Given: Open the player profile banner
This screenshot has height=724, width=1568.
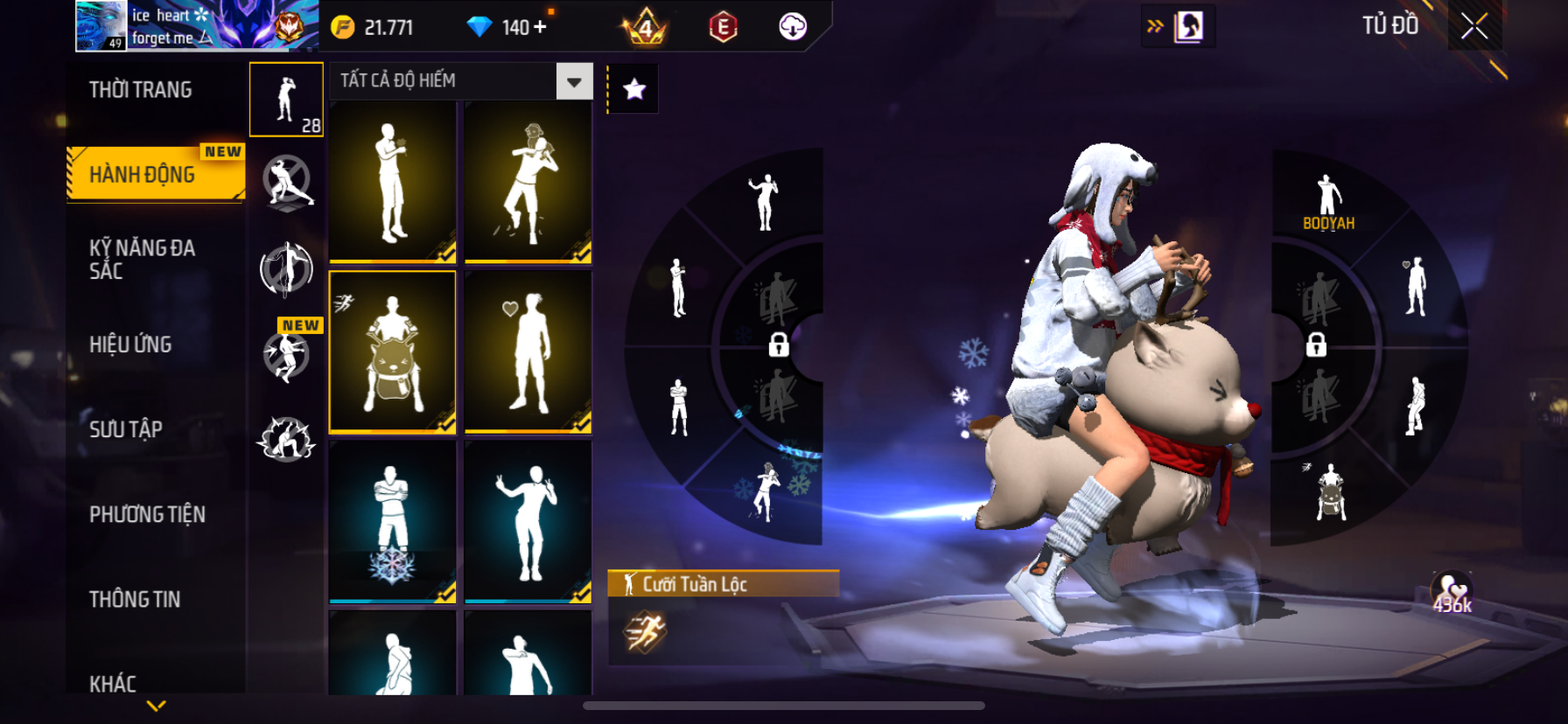Looking at the screenshot, I should tap(197, 26).
